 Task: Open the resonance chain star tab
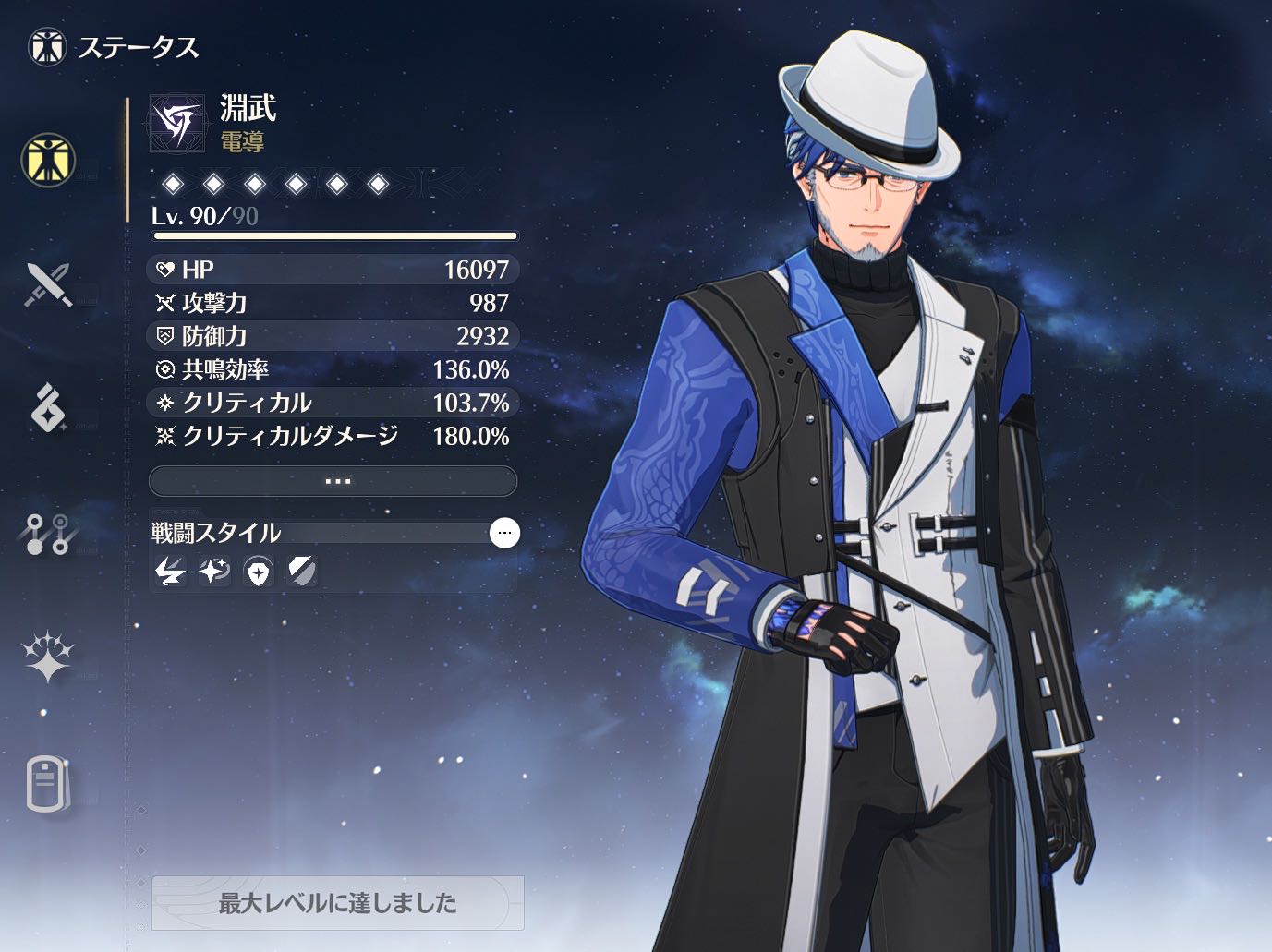coord(48,657)
